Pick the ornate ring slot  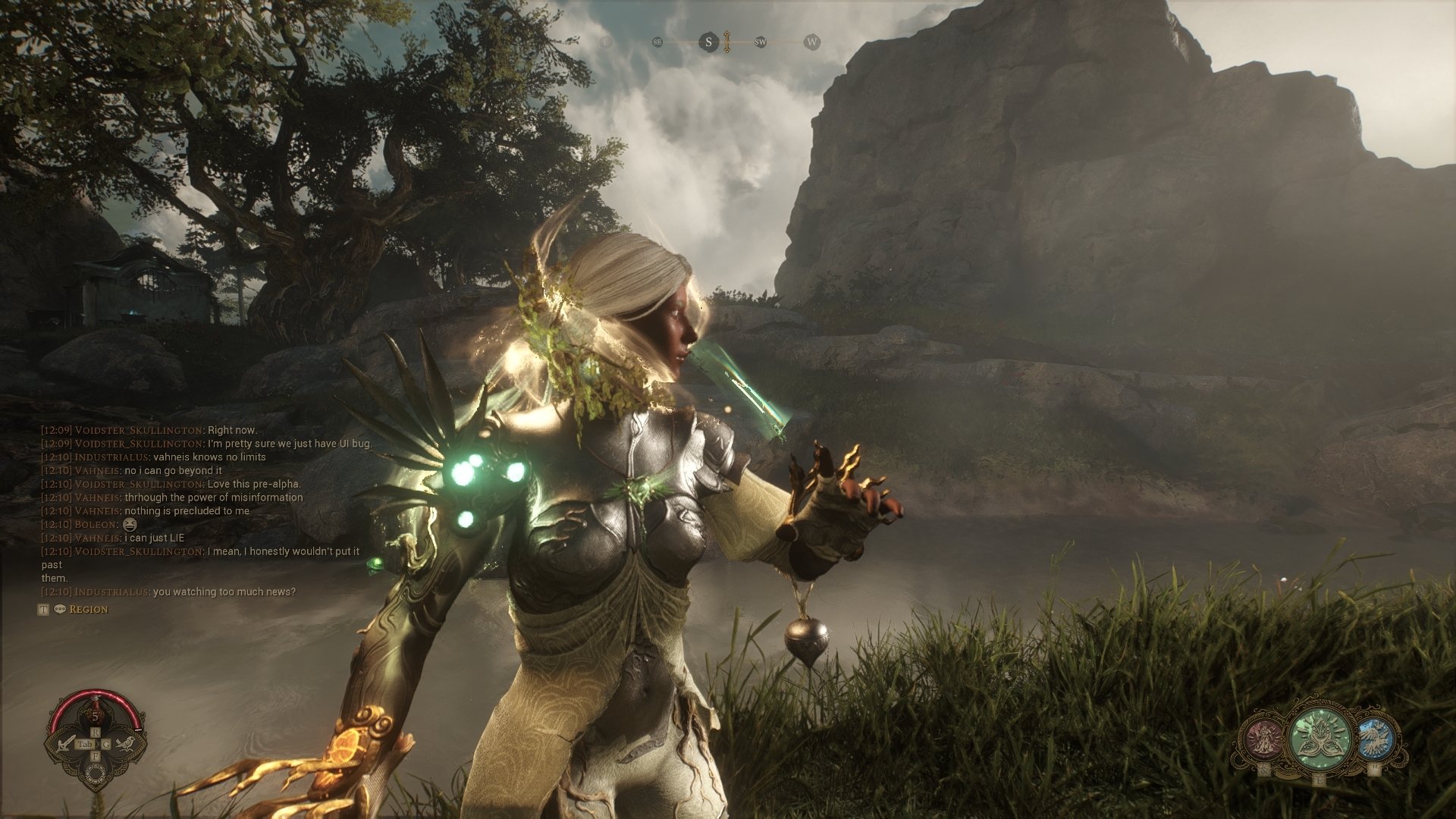[96, 773]
